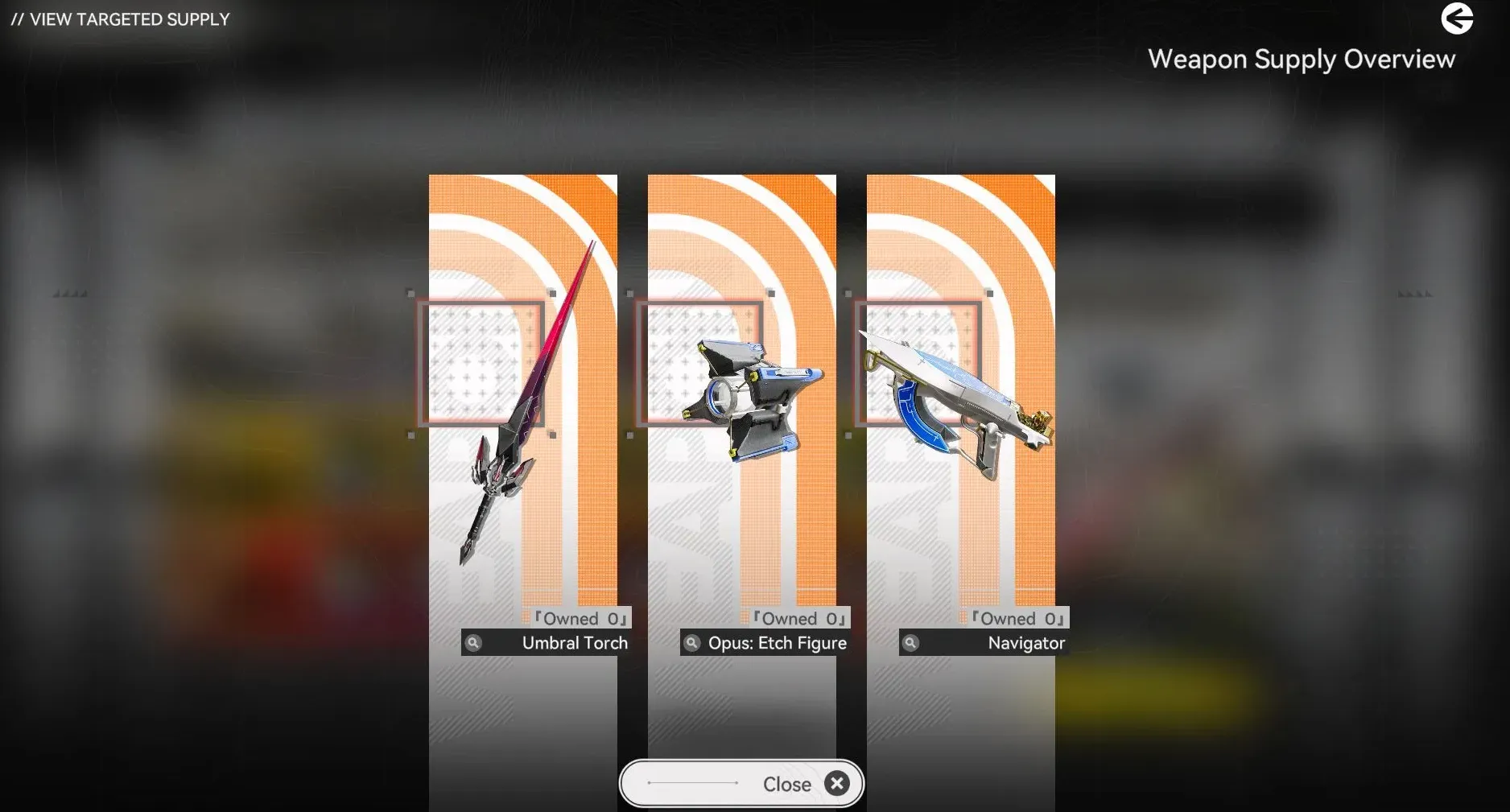
Task: Click the highlighted frame on Umbral Torch card
Action: (x=483, y=364)
